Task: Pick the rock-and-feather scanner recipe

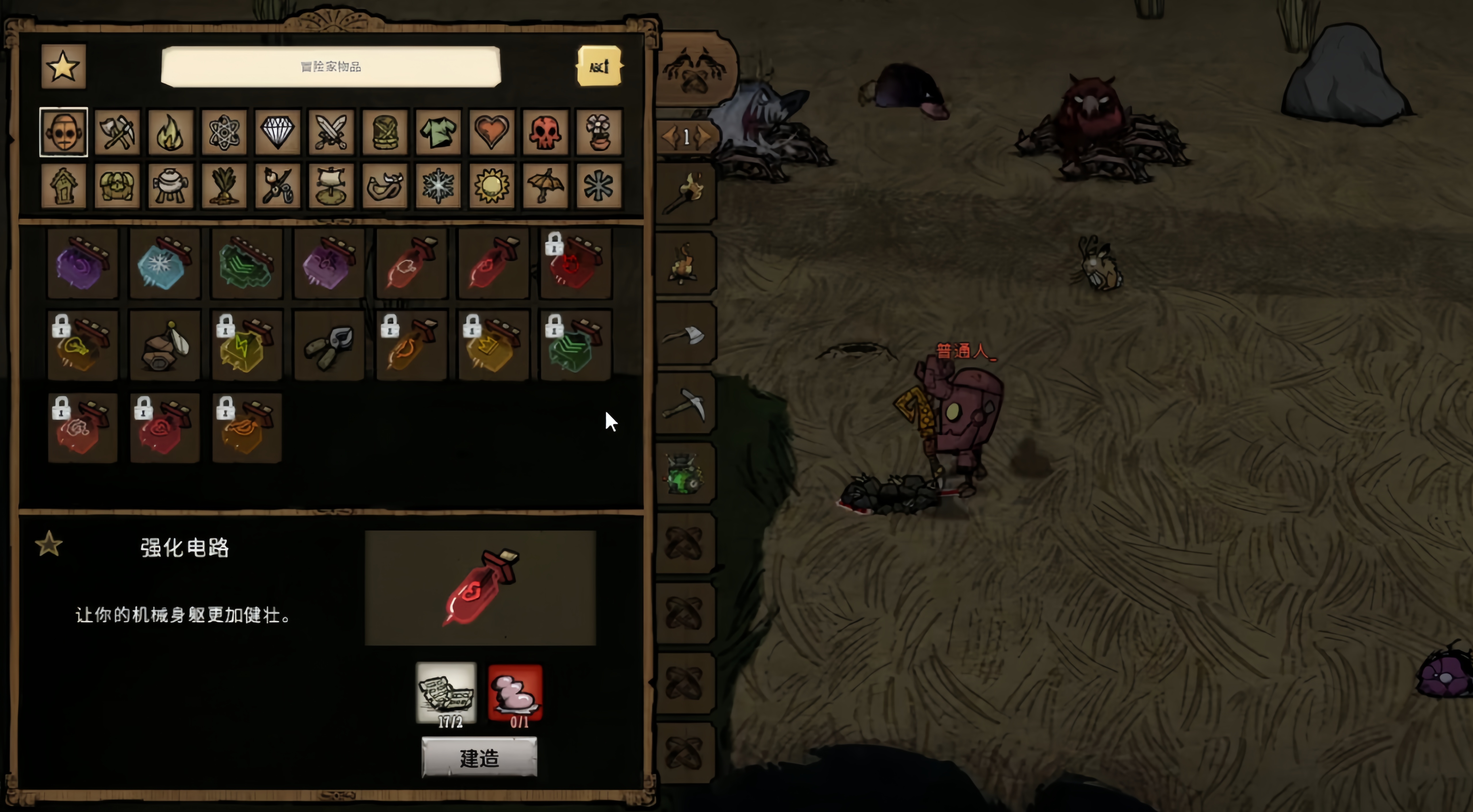Action: tap(165, 346)
